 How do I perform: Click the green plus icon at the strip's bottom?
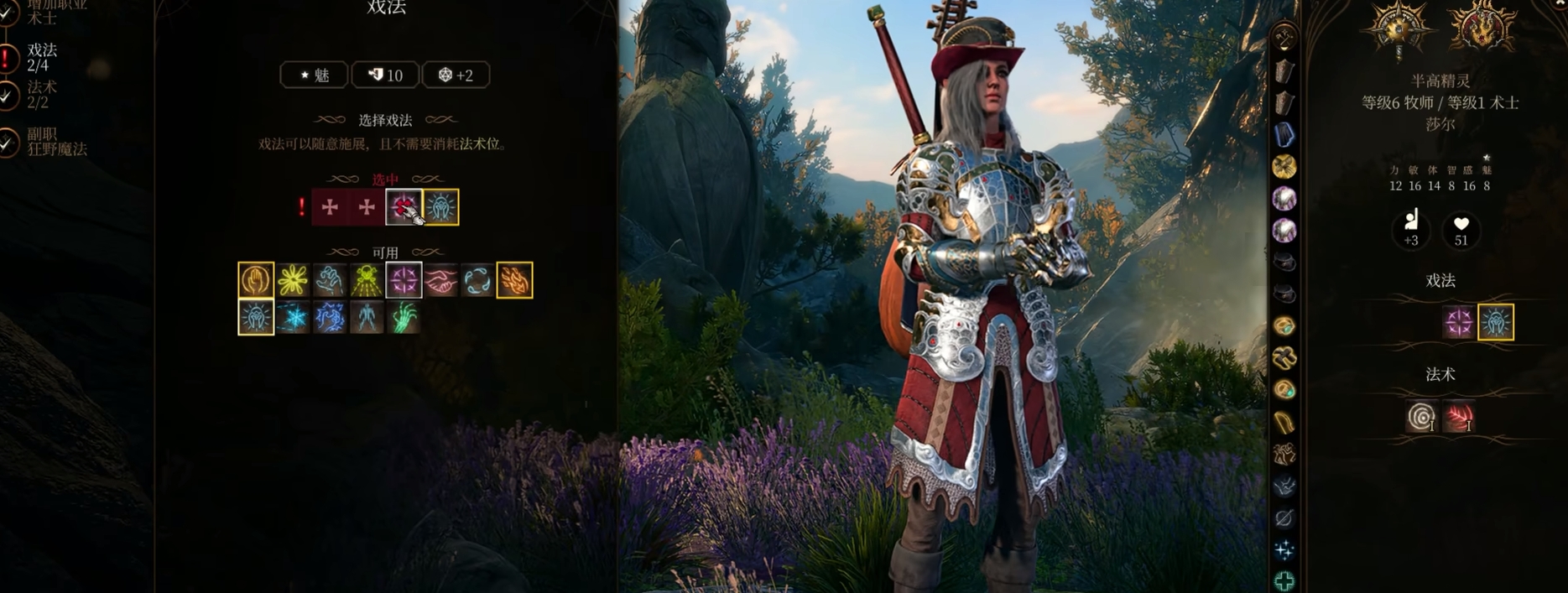point(1284,580)
